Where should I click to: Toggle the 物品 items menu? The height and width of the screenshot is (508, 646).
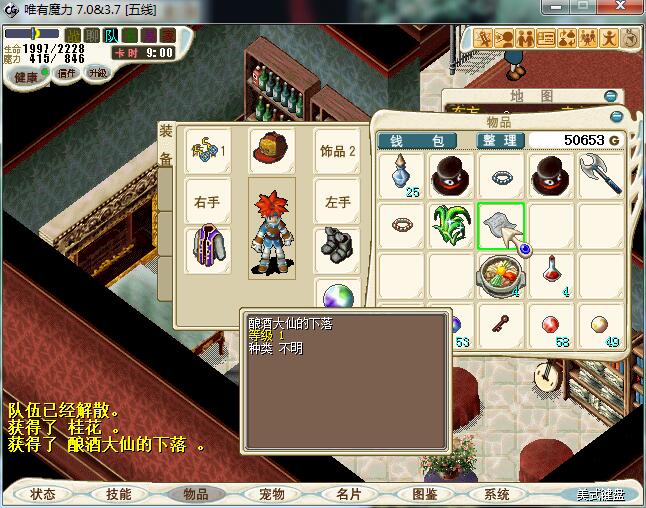point(195,494)
